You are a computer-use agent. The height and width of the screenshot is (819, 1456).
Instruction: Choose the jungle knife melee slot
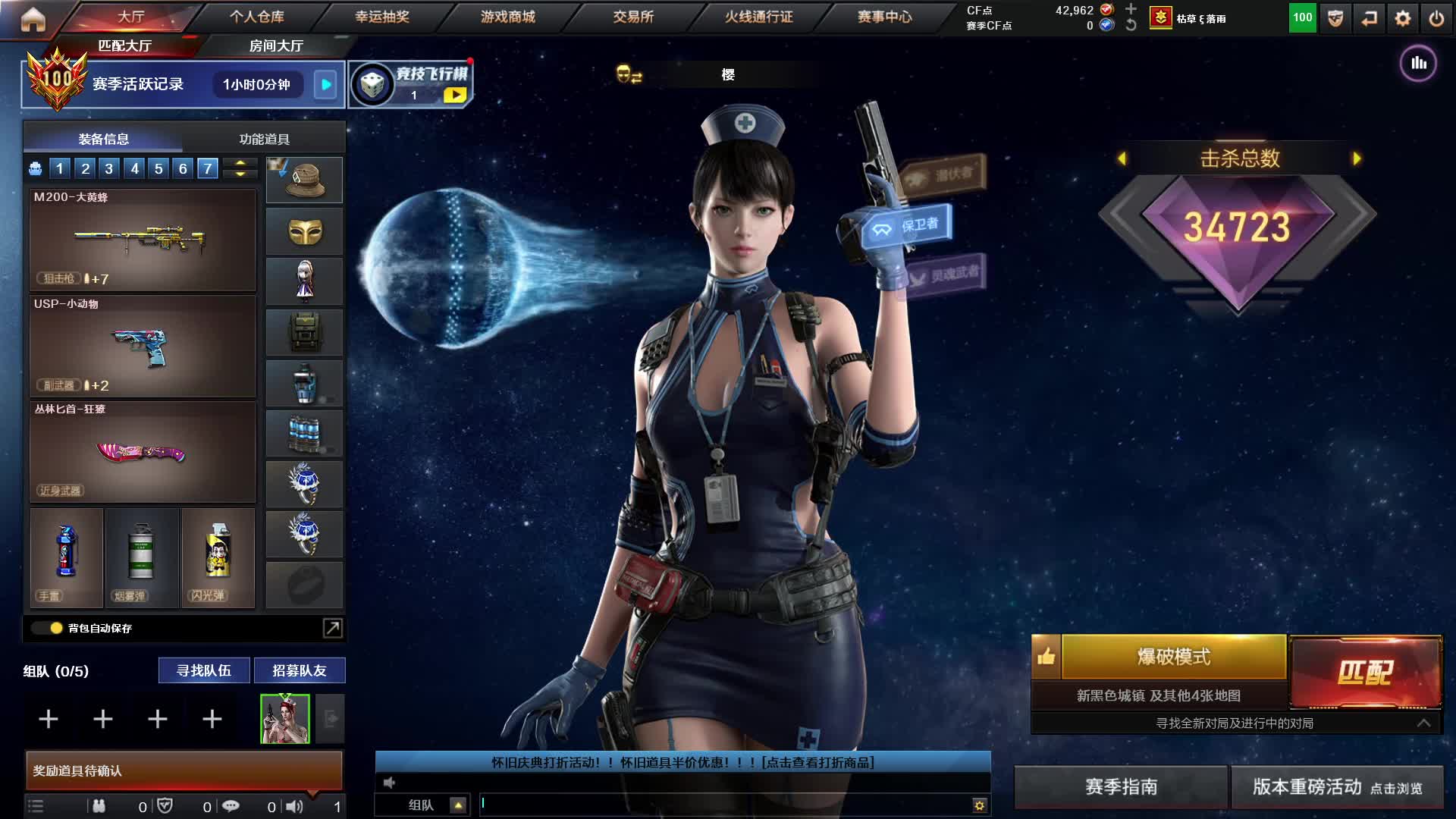coord(143,452)
